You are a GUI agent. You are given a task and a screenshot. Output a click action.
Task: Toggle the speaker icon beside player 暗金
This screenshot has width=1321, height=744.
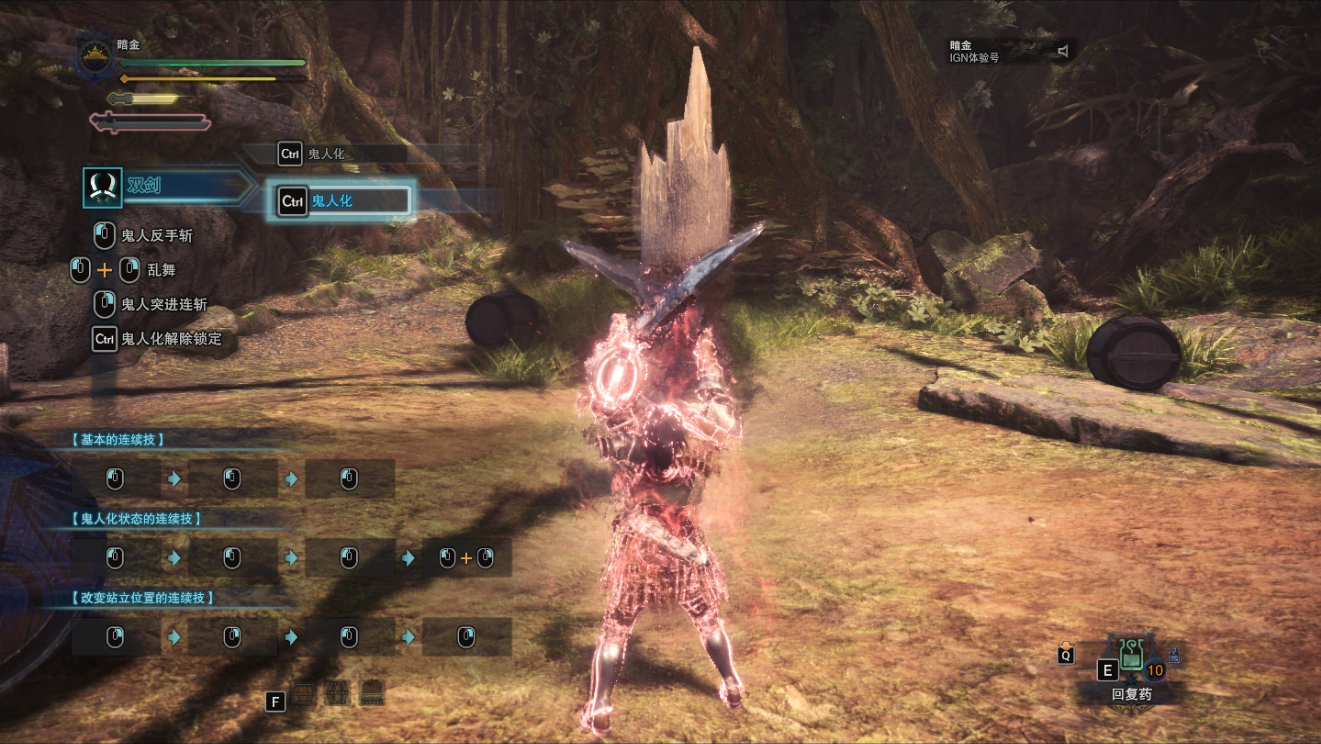1063,51
